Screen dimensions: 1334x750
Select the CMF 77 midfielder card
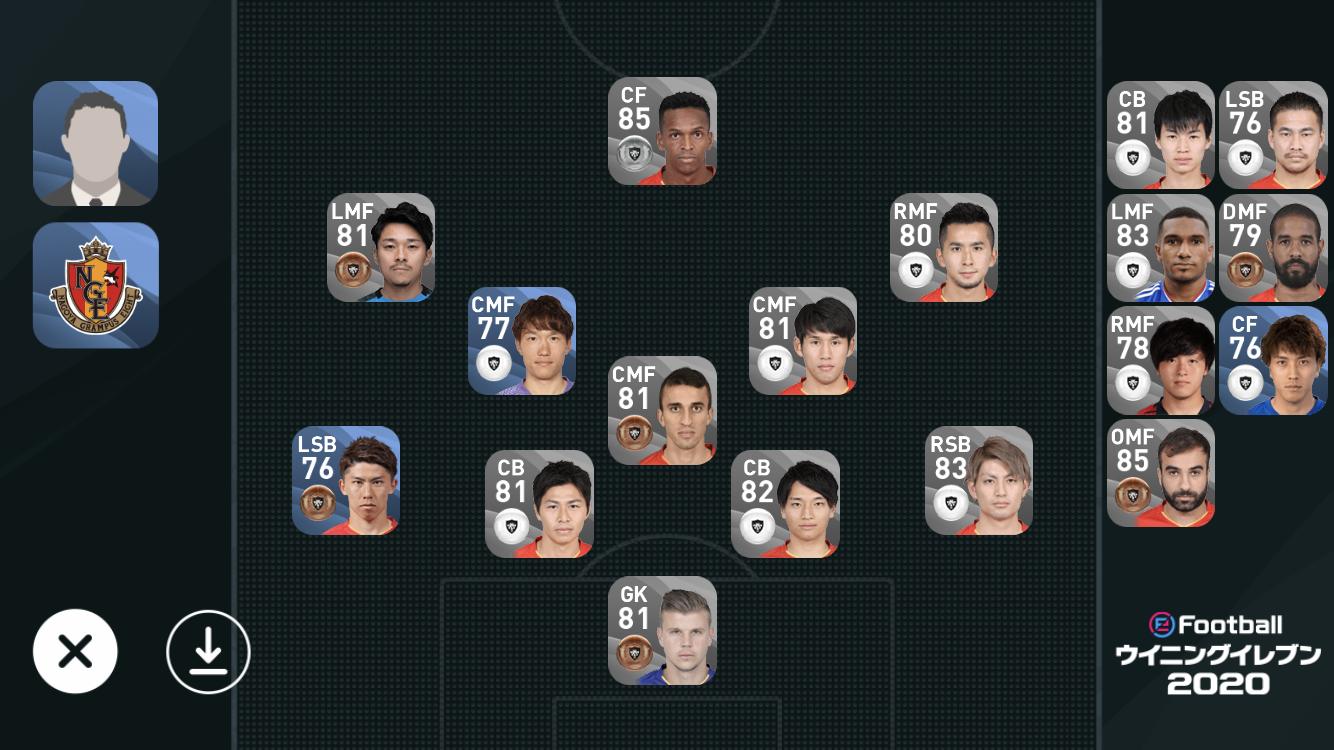point(522,341)
